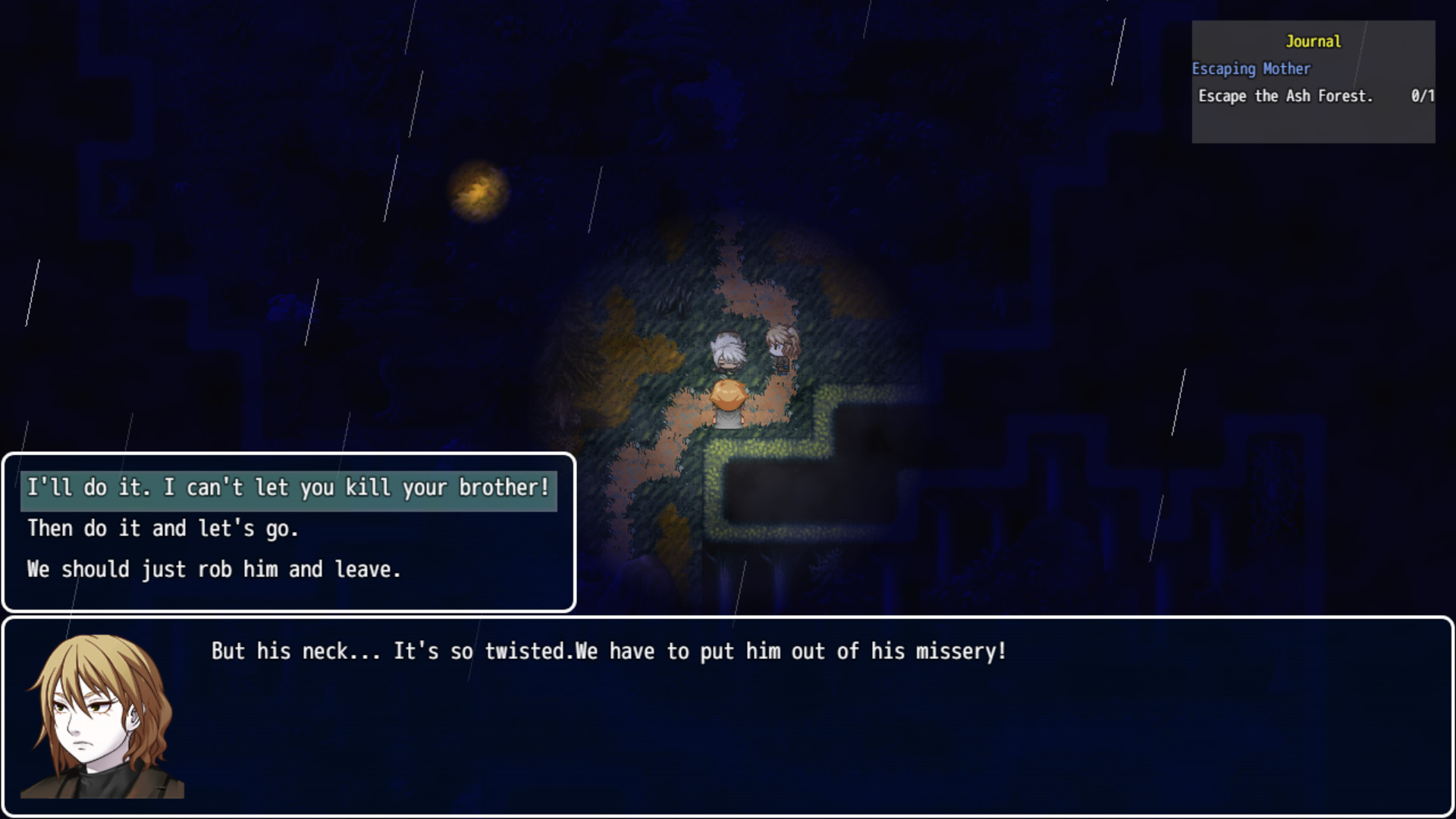
Task: Expand the 'Escaping Mother' quest entry
Action: (1251, 69)
